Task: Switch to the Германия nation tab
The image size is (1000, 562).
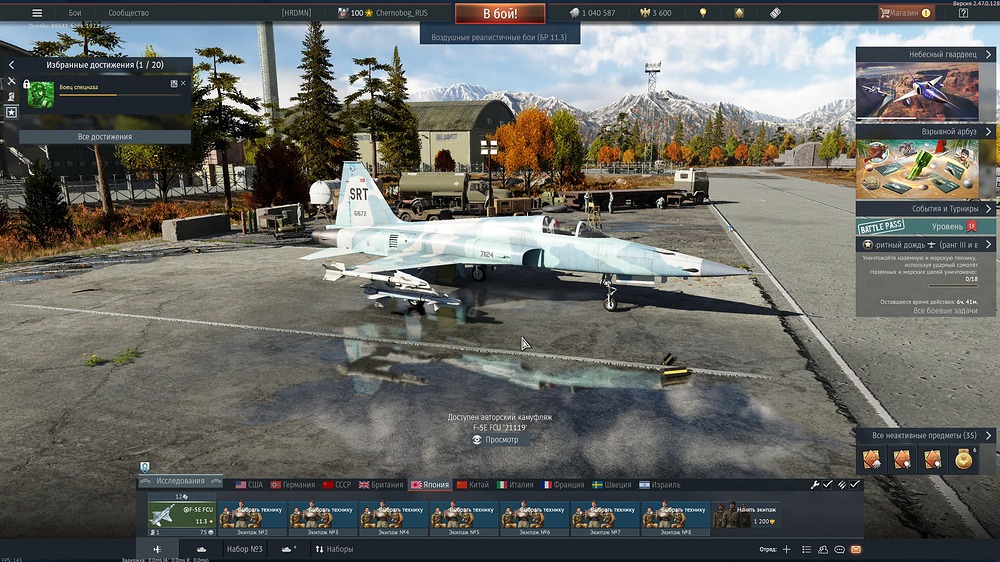Action: tap(293, 485)
